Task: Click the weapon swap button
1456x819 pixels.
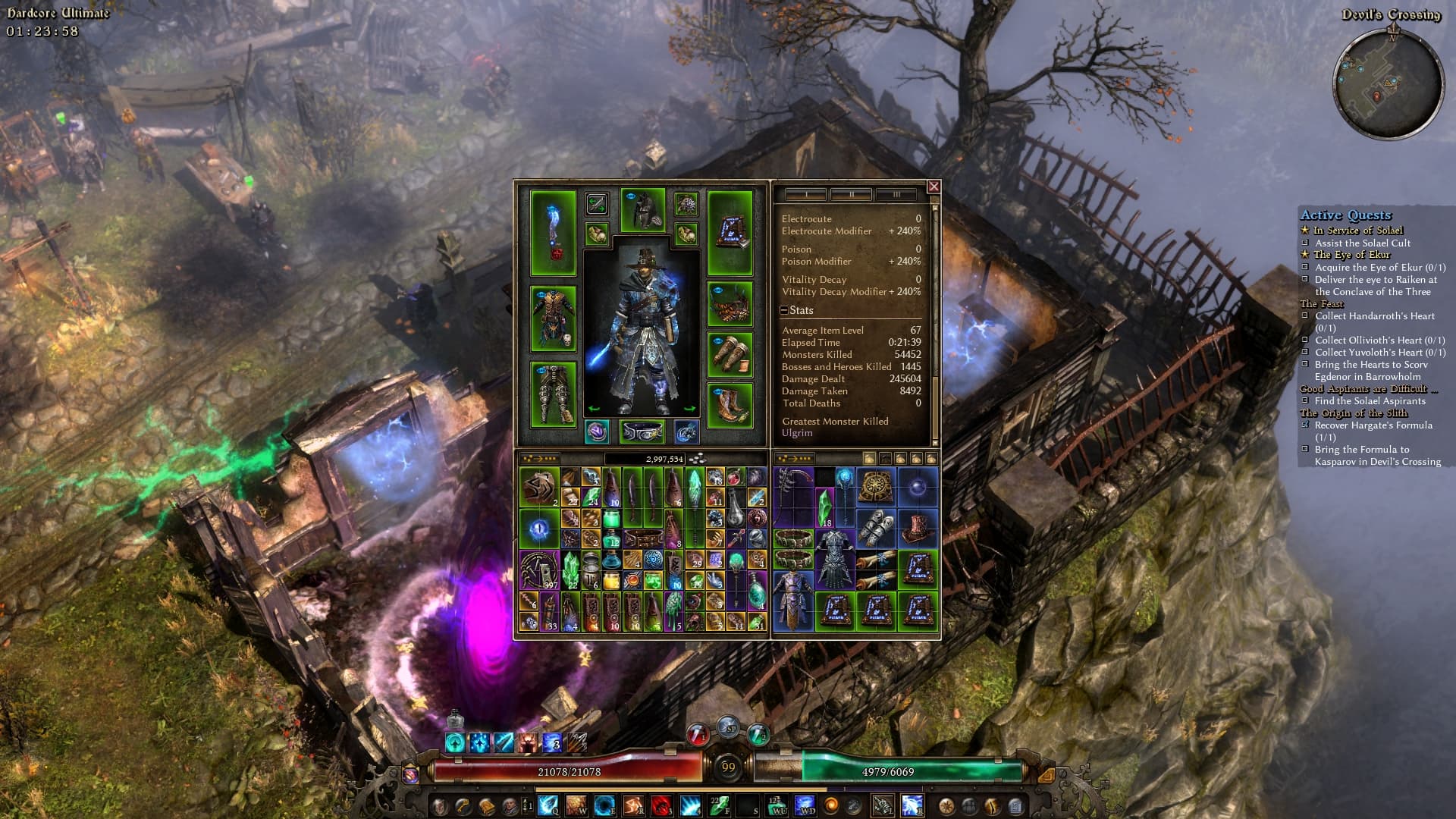Action: click(597, 203)
